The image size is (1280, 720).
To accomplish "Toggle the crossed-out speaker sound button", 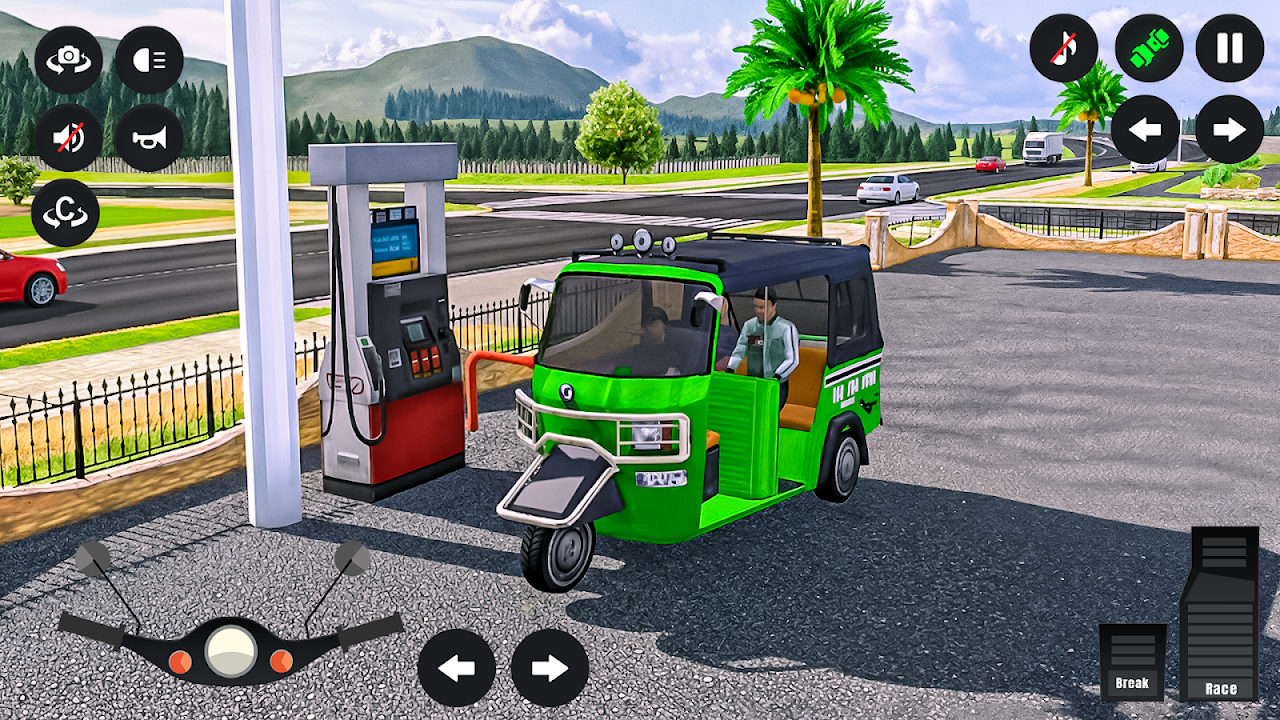I will point(69,138).
